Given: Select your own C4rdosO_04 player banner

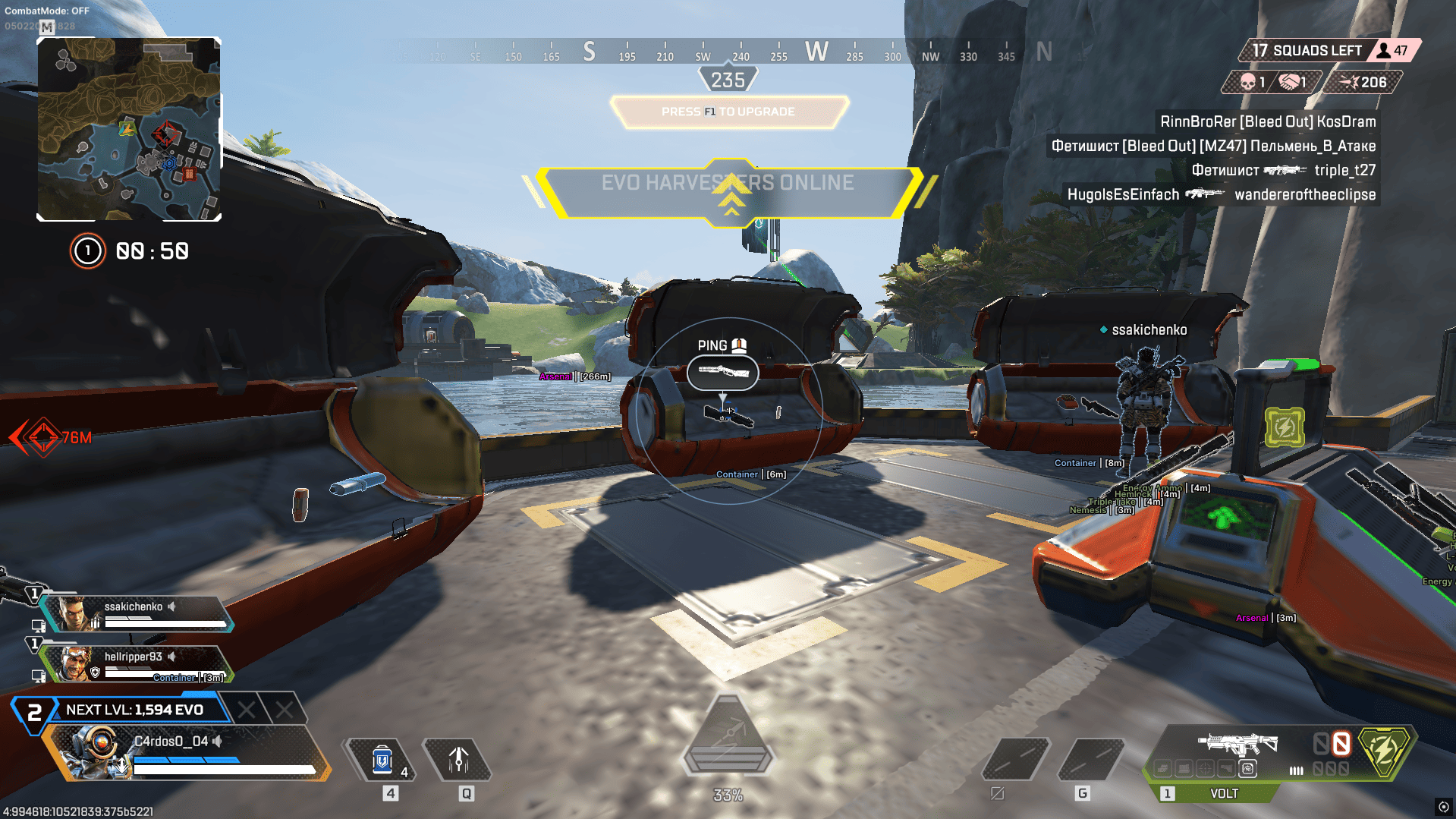Looking at the screenshot, I should [186, 753].
